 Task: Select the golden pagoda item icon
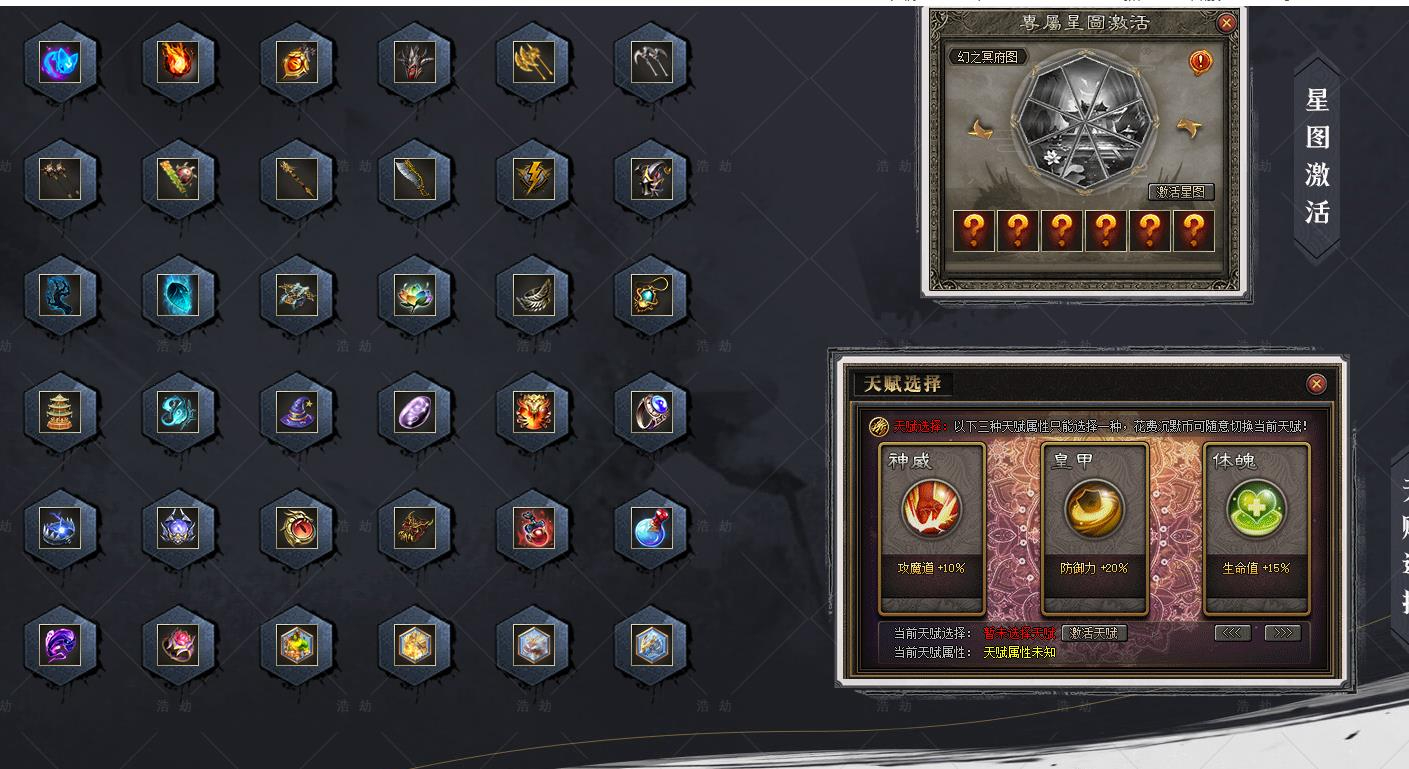coord(62,410)
